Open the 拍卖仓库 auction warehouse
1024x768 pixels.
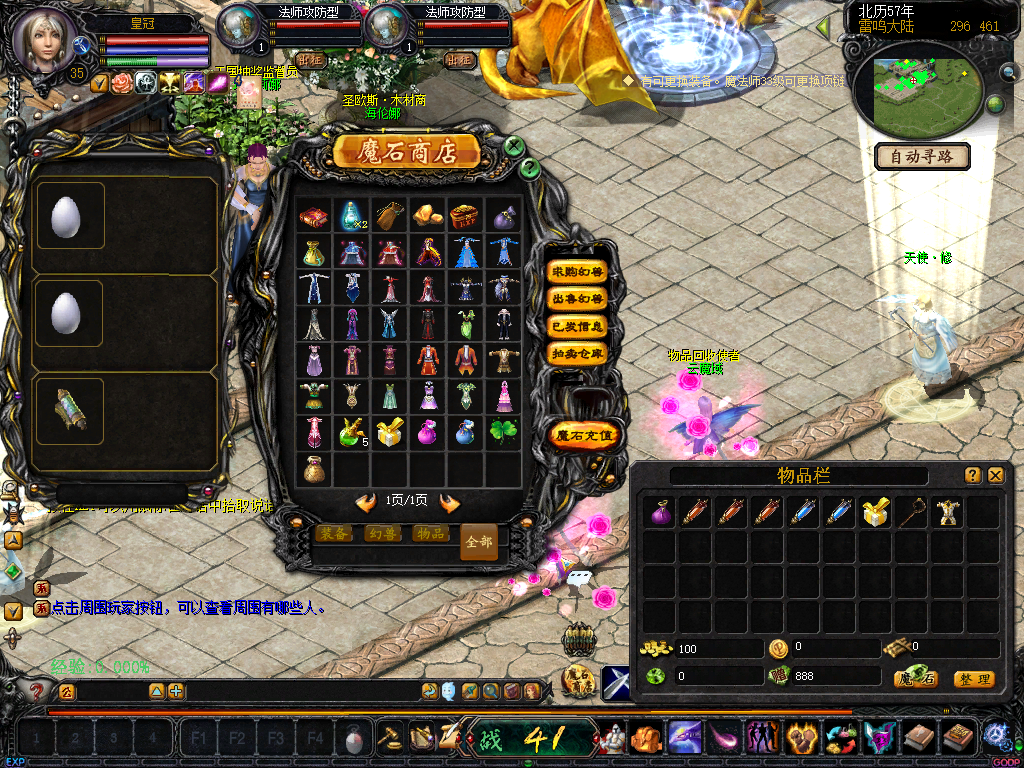tap(578, 353)
